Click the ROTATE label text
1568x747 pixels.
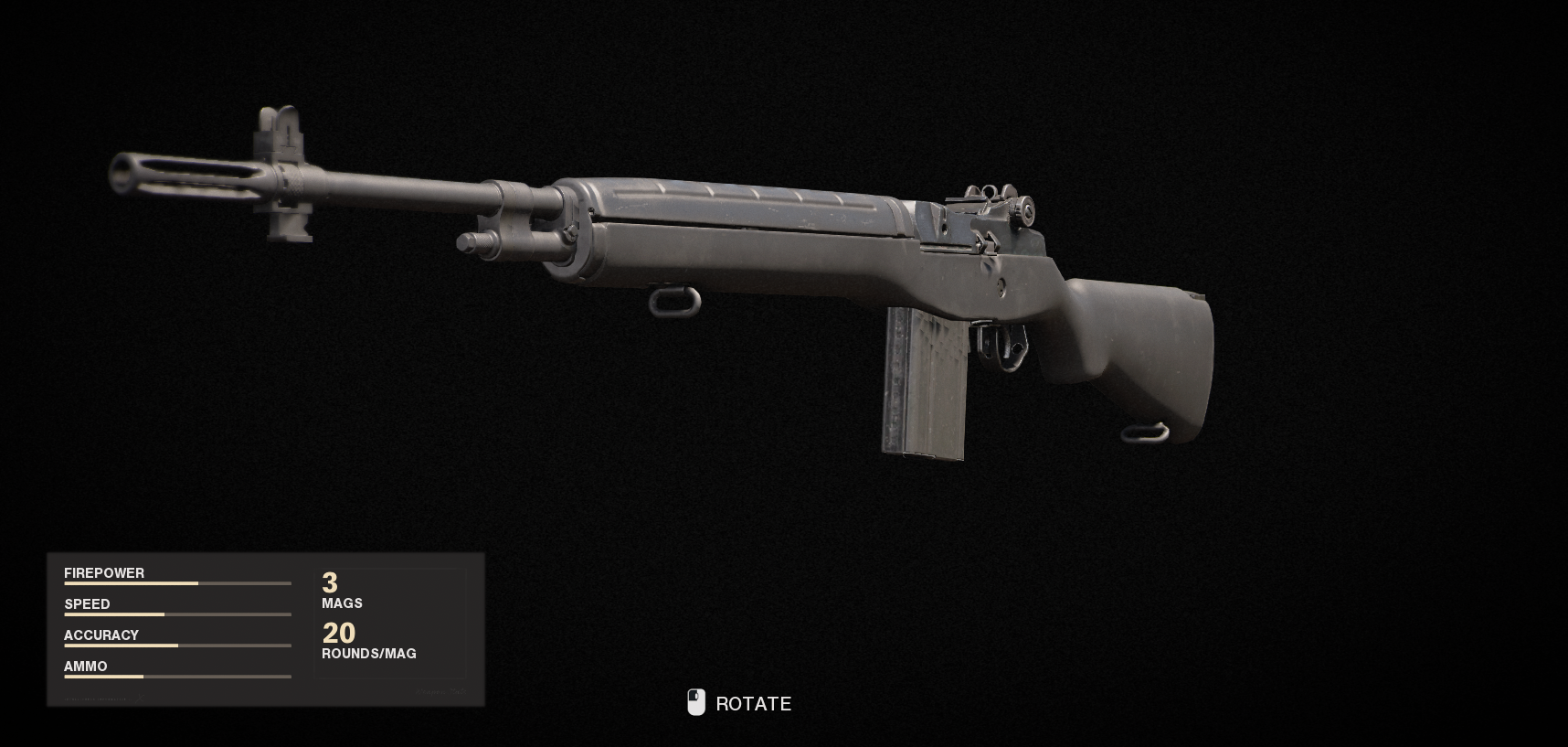[755, 704]
